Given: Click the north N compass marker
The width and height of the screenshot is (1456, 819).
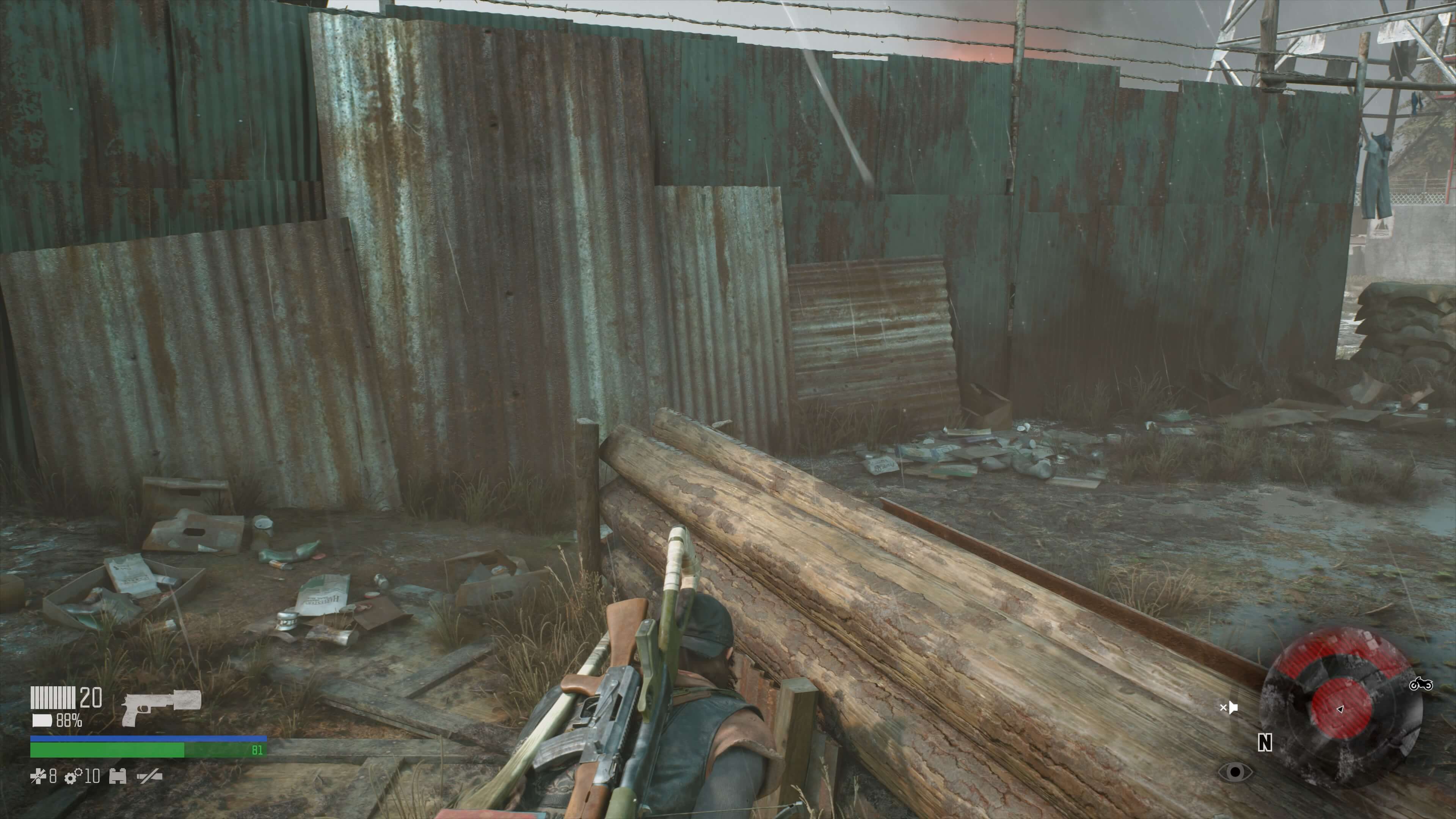Looking at the screenshot, I should pos(1265,743).
